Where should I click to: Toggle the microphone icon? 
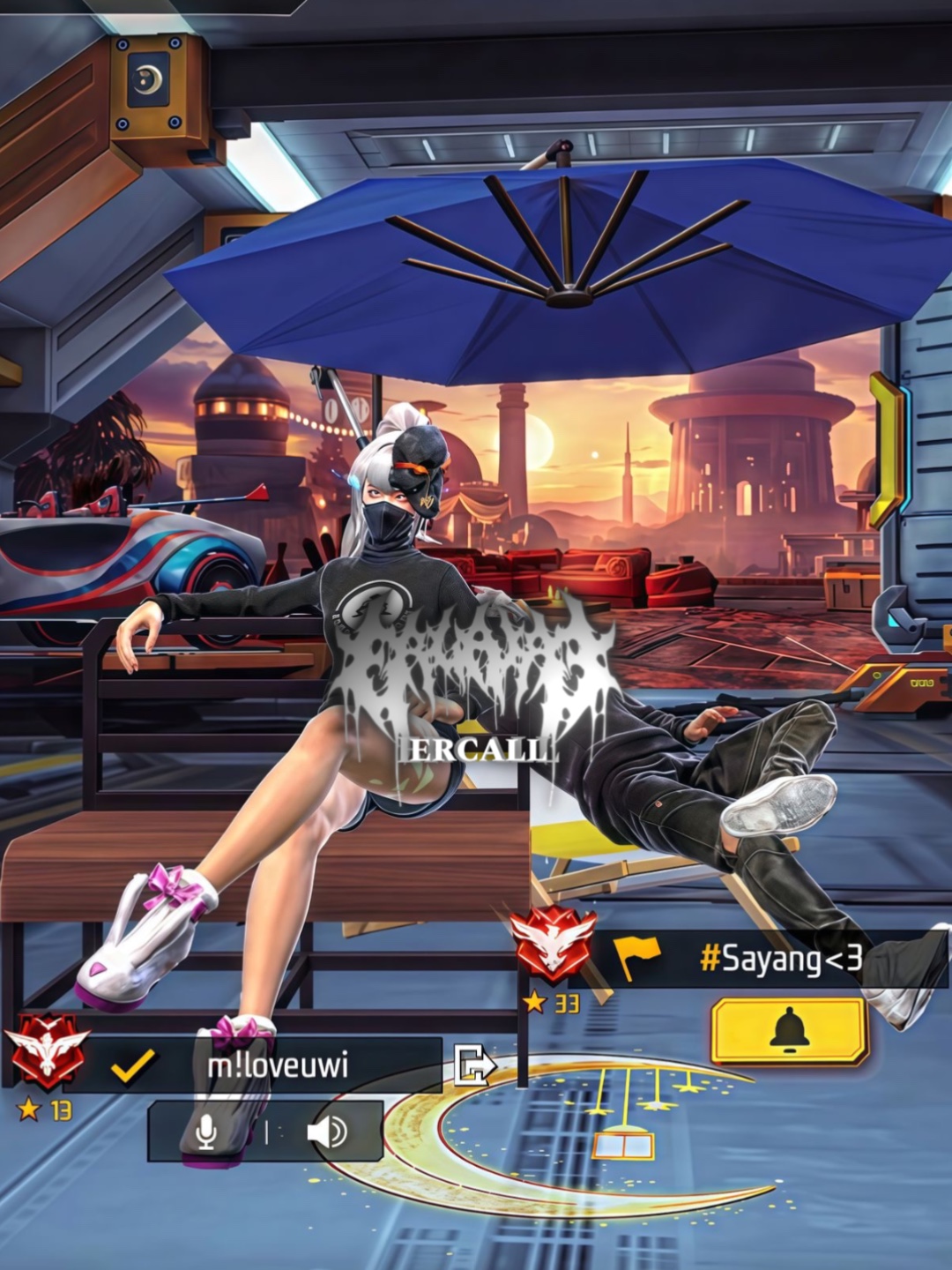[x=206, y=1132]
